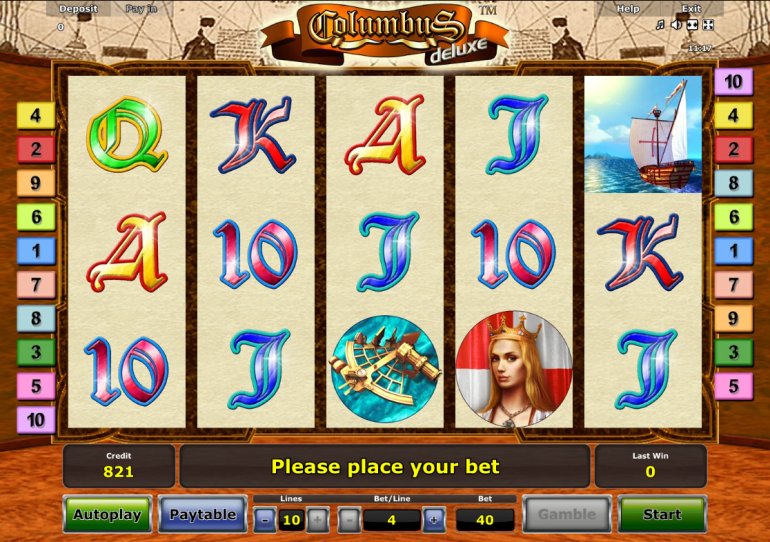The image size is (770, 542).
Task: Switch to fullscreen with the arrows icon
Action: pyautogui.click(x=708, y=25)
